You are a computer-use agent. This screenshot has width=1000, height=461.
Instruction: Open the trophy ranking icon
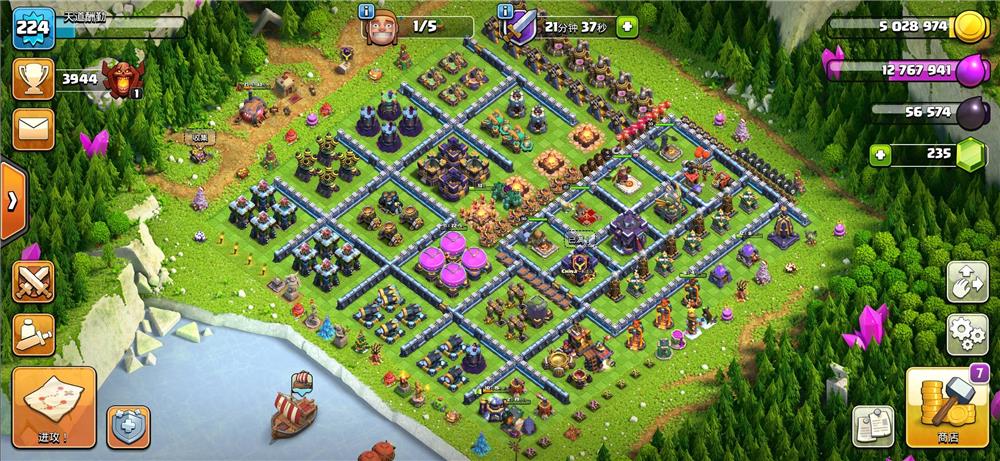[x=33, y=79]
